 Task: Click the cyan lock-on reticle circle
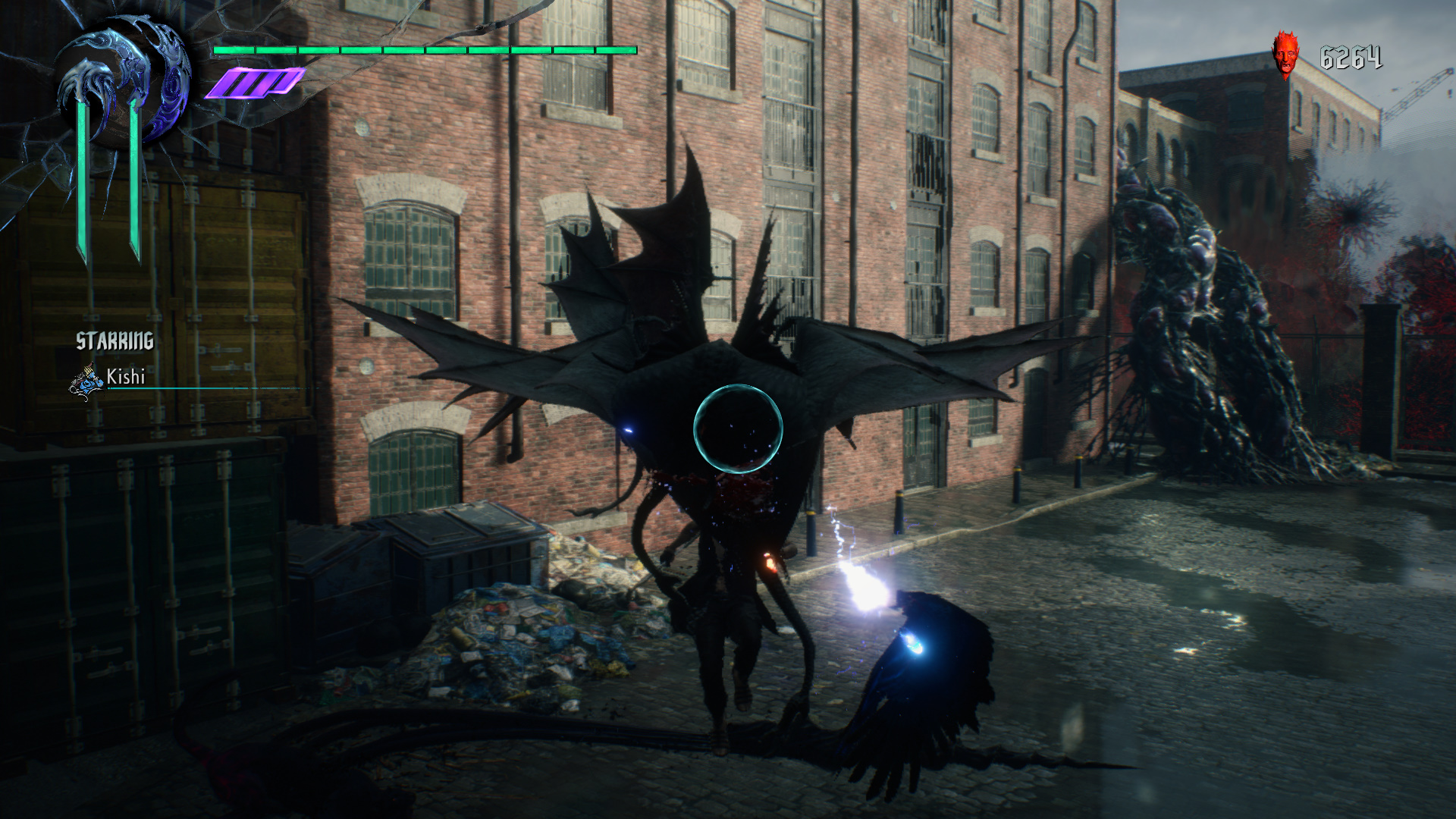(738, 428)
